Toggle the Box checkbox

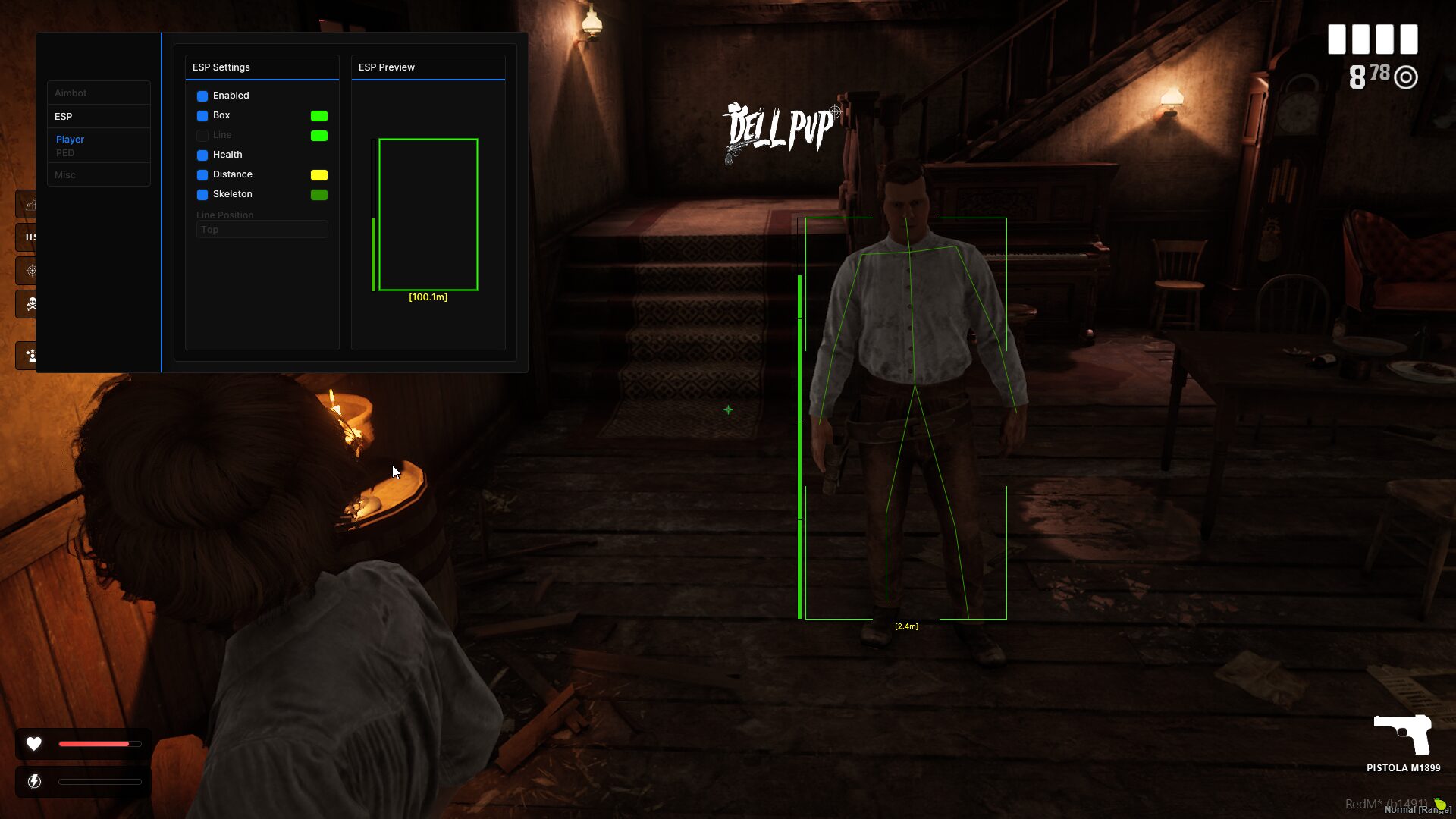point(202,116)
